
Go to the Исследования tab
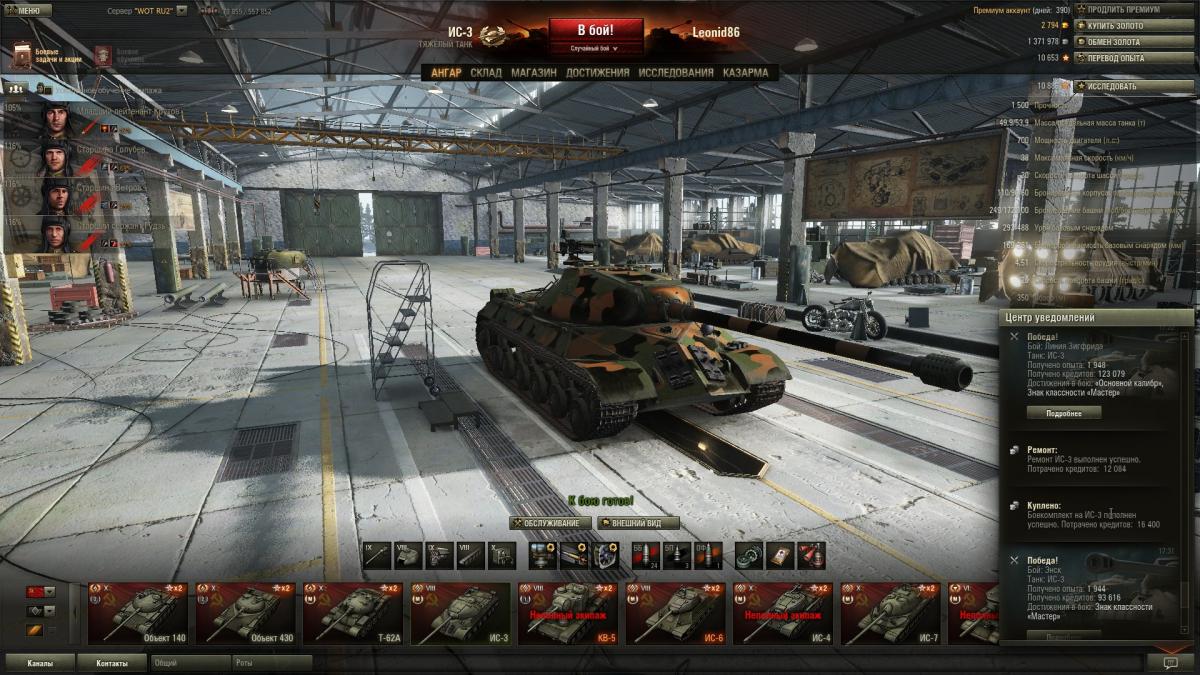click(x=676, y=73)
